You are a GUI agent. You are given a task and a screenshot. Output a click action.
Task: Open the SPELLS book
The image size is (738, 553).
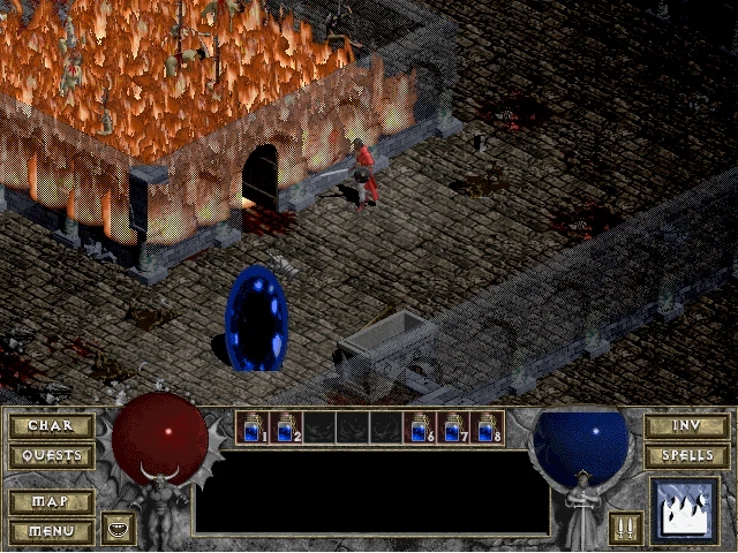point(686,456)
